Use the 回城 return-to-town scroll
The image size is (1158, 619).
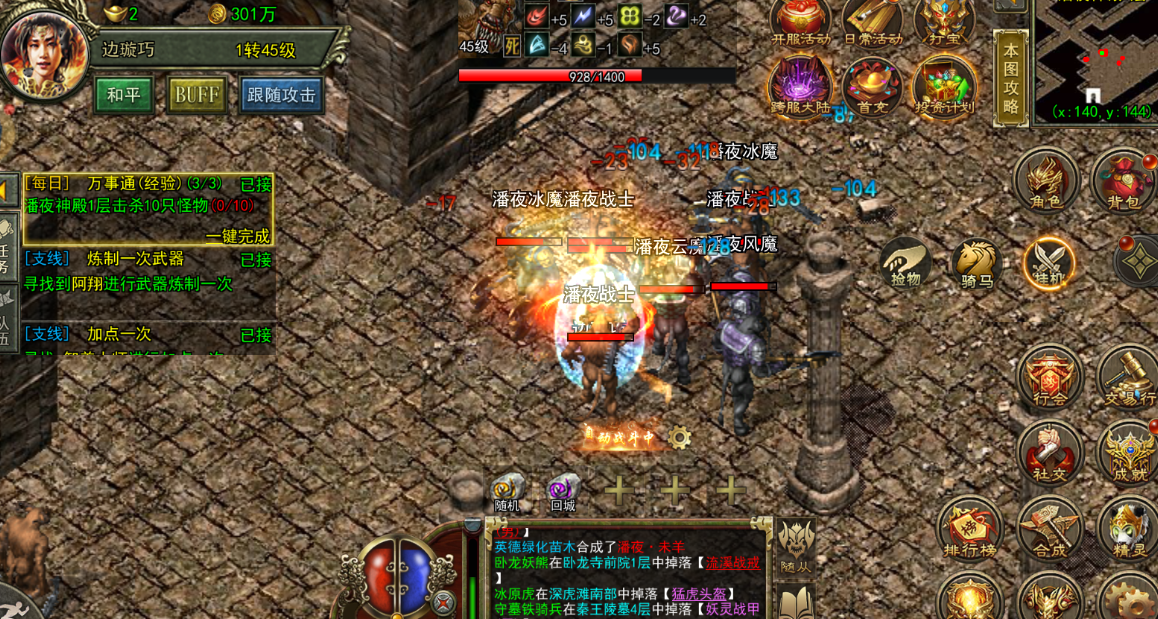tap(563, 491)
